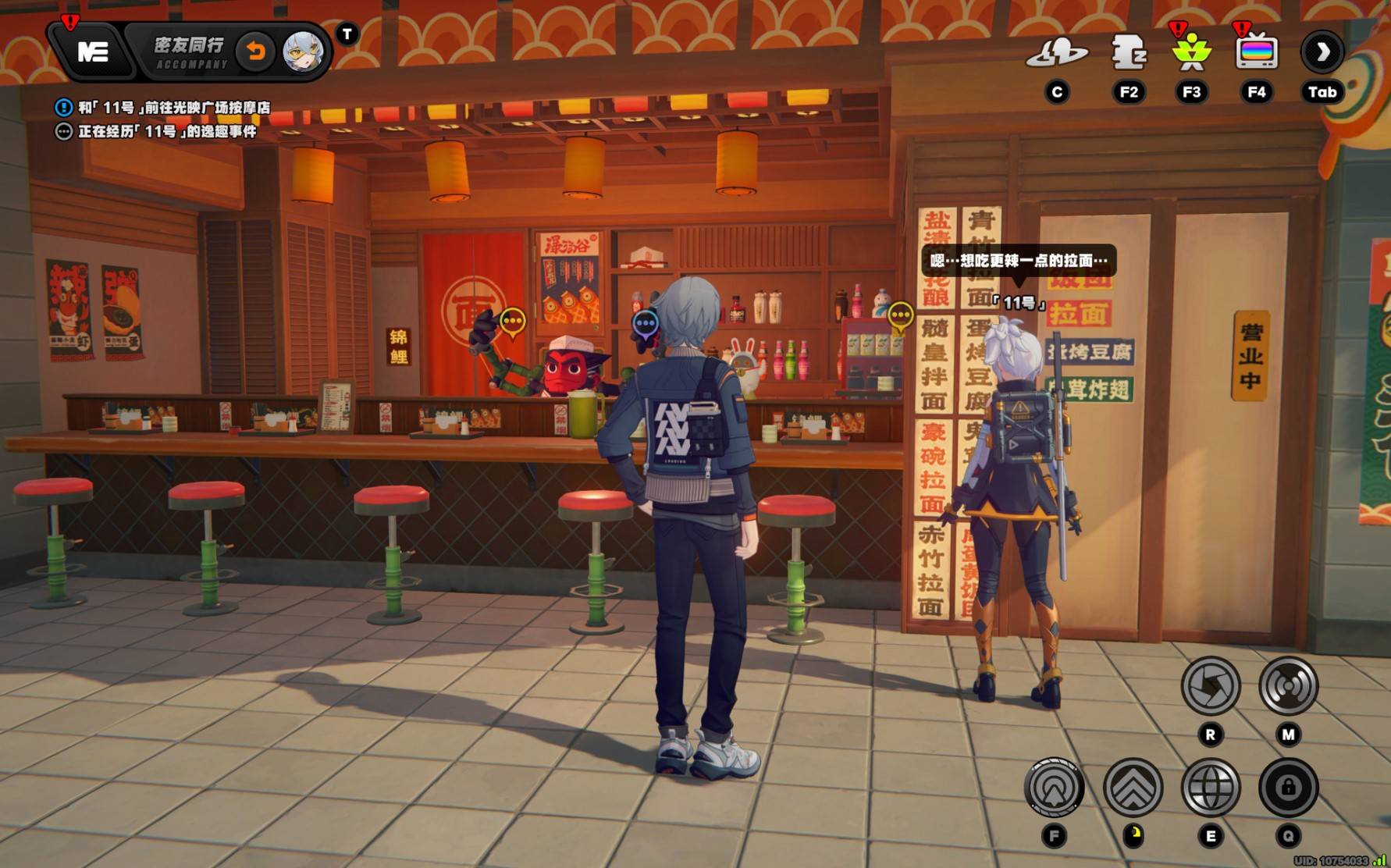Open the ME main menu logo
Viewport: 1391px width, 868px height.
point(92,52)
